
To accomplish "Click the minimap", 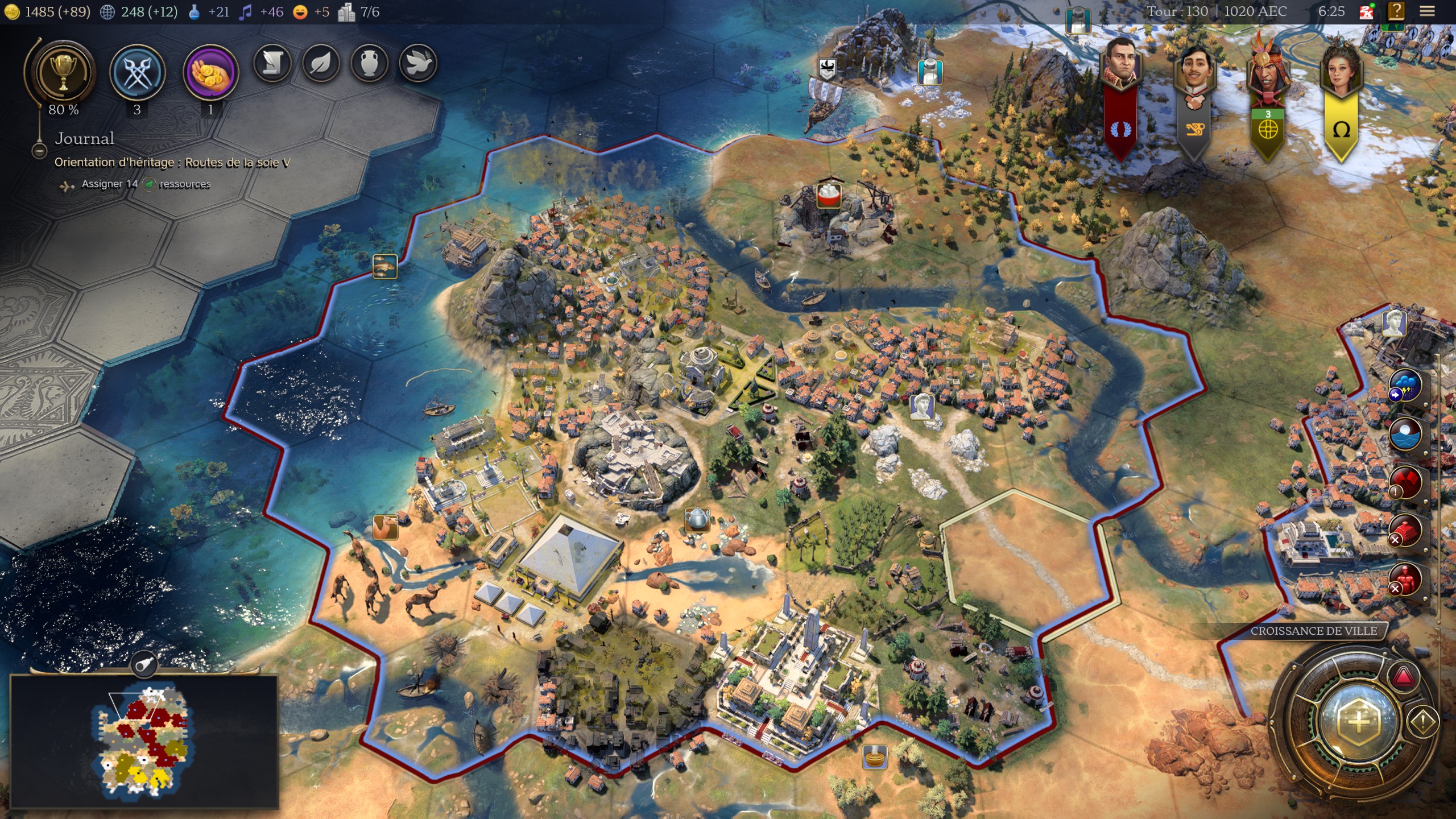I will 144,742.
